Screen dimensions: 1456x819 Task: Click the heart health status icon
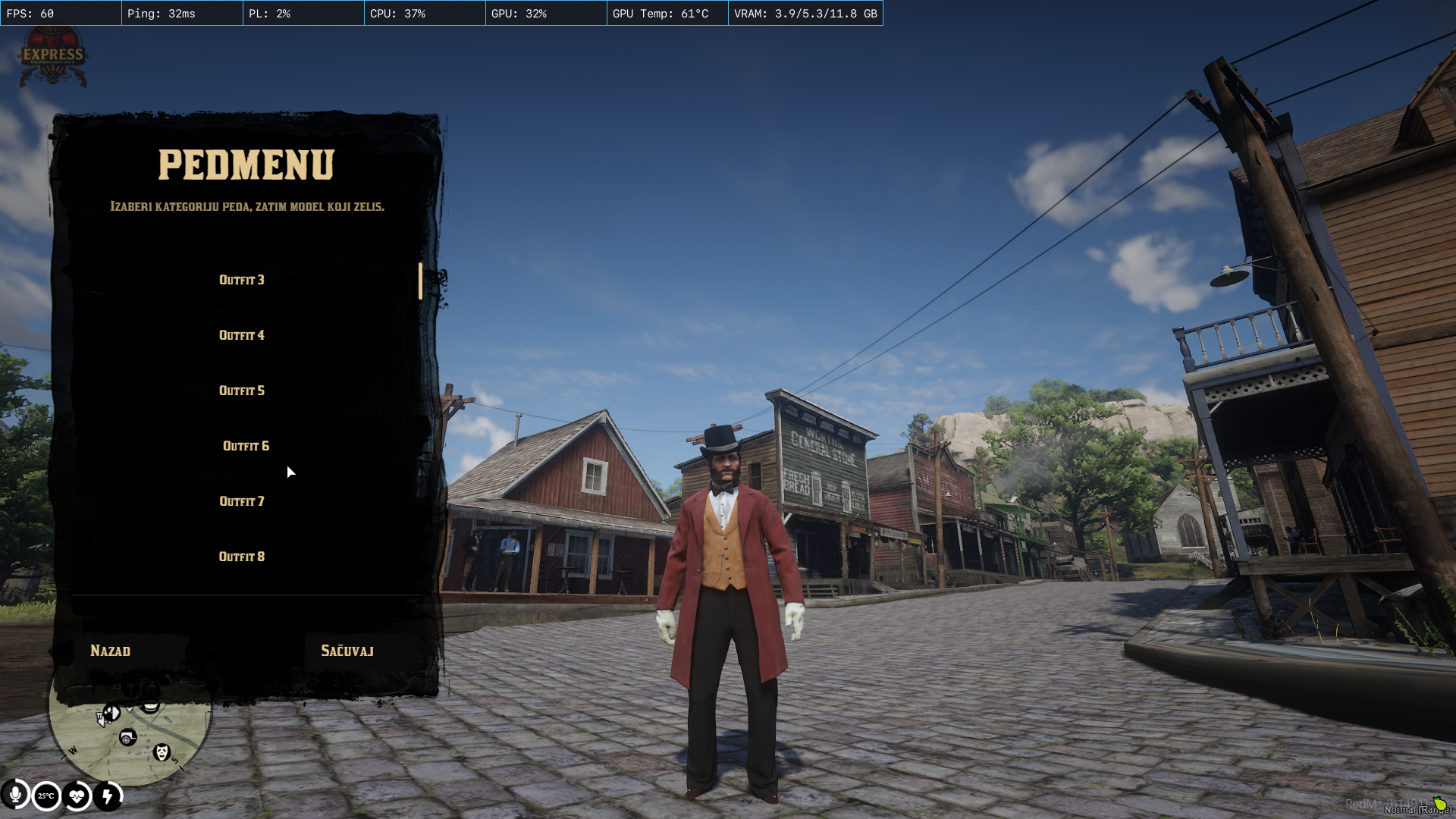click(77, 796)
